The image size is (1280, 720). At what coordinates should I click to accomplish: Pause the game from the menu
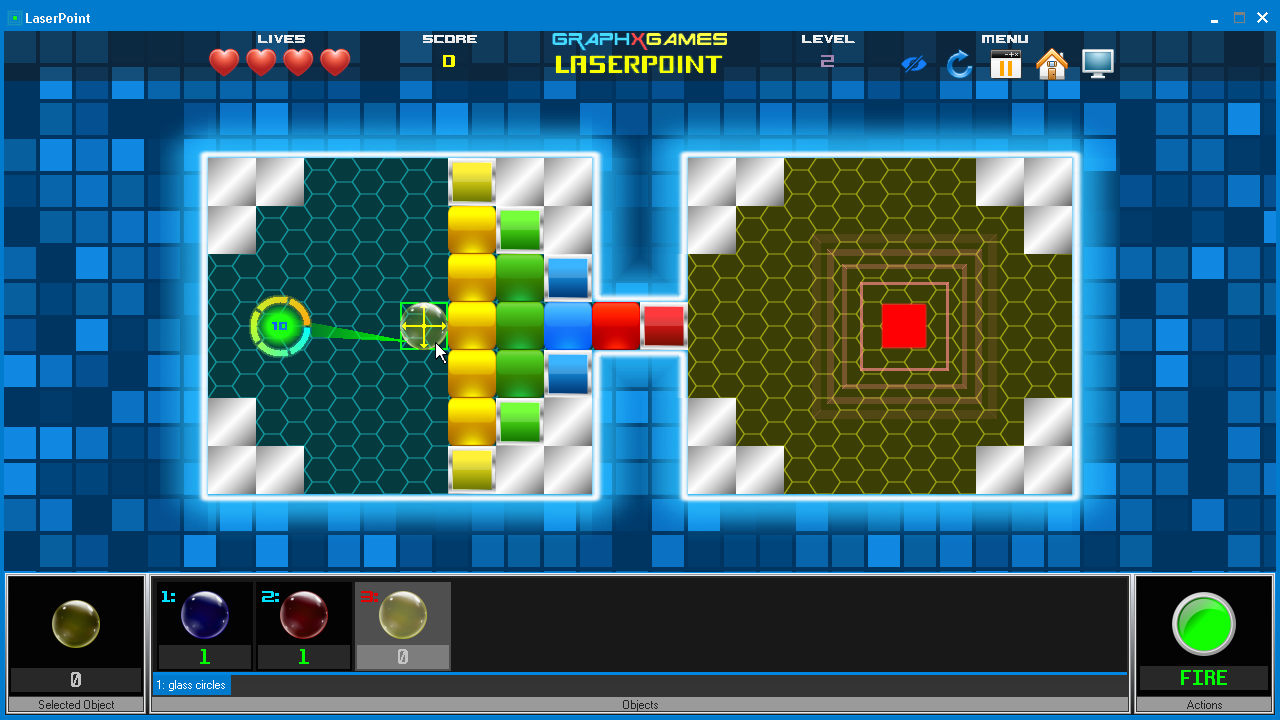(x=1005, y=65)
